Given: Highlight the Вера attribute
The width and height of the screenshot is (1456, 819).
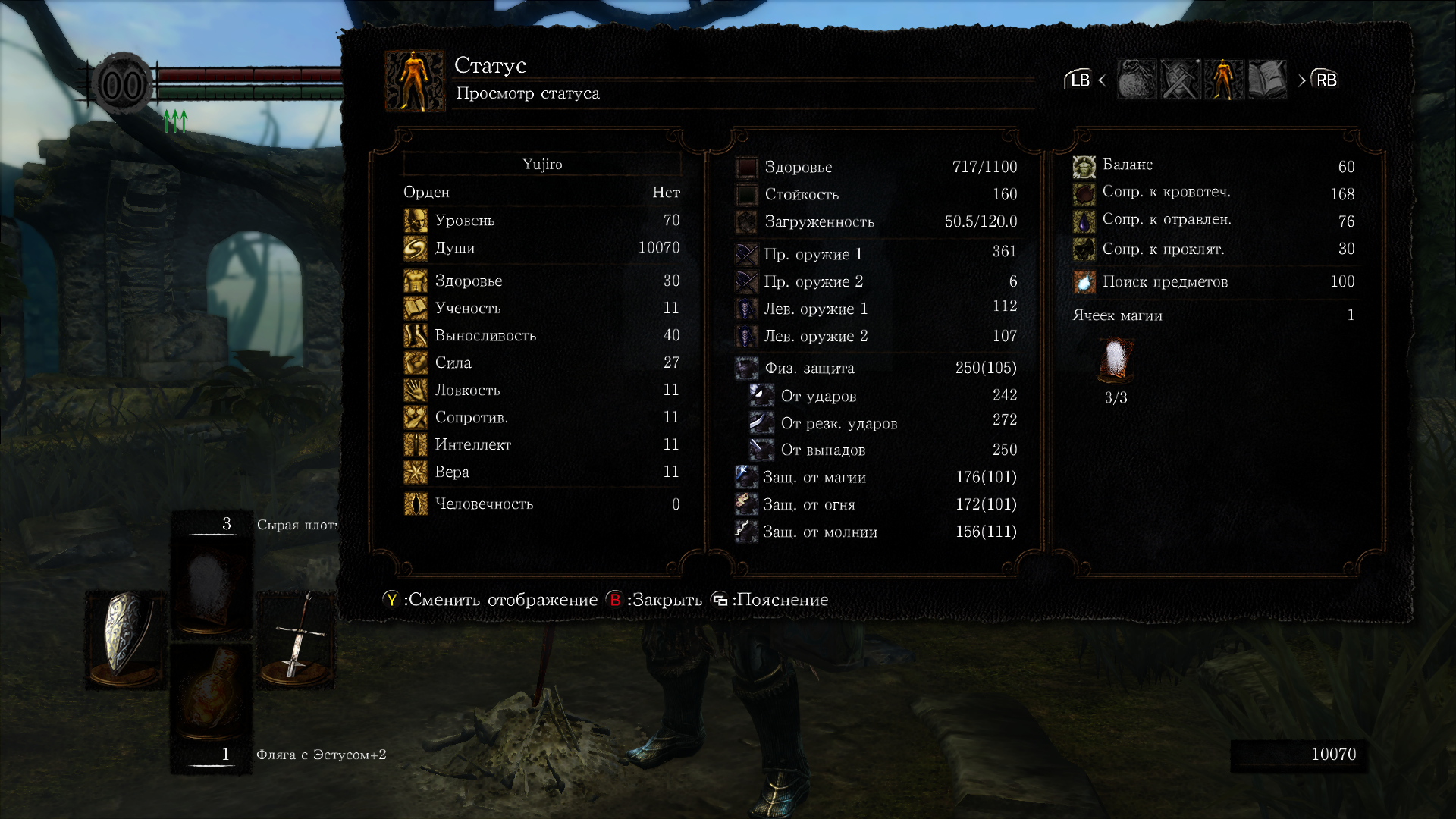Looking at the screenshot, I should (x=541, y=472).
